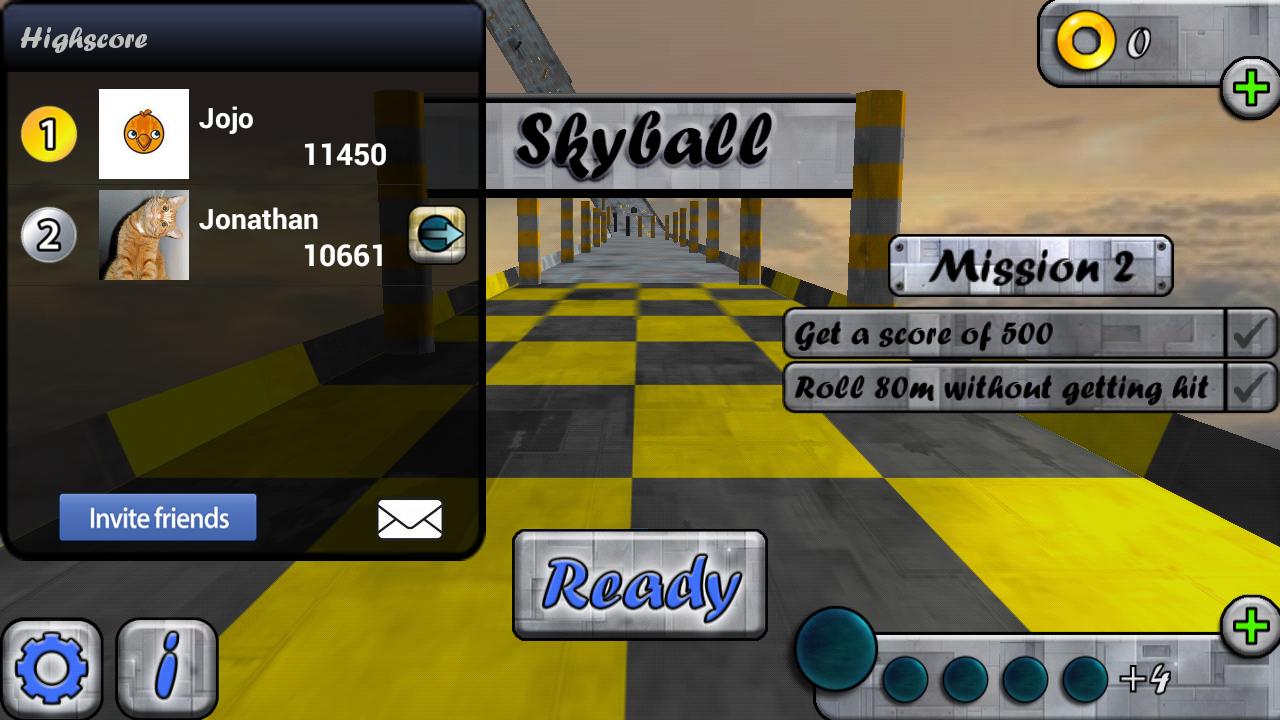Select Jonathan's highscore entry
The image size is (1280, 720).
coord(250,237)
